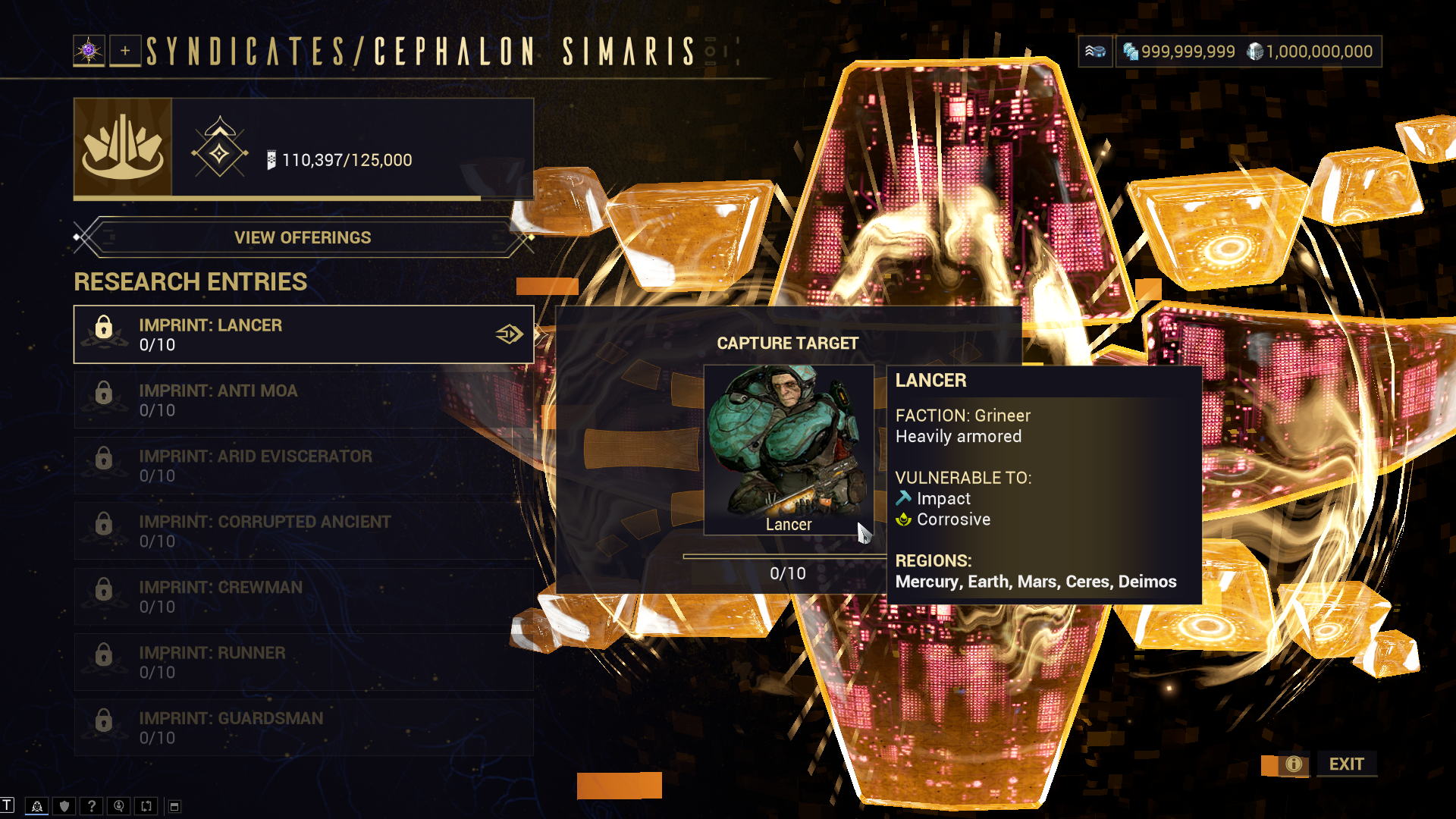Click the shield icon in bottom toolbar

tap(64, 806)
